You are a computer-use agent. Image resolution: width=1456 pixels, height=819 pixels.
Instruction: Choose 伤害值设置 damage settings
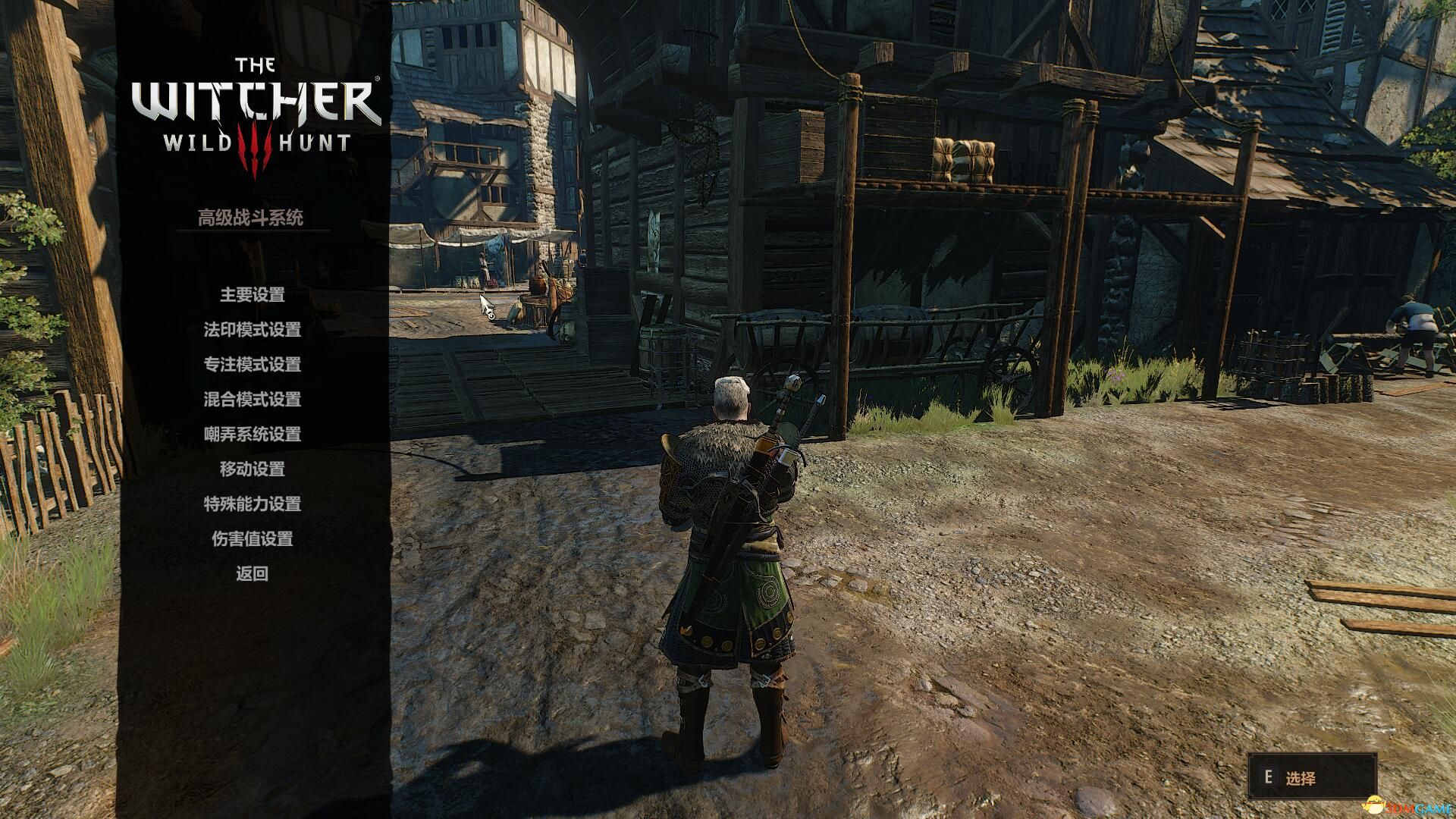pos(252,539)
